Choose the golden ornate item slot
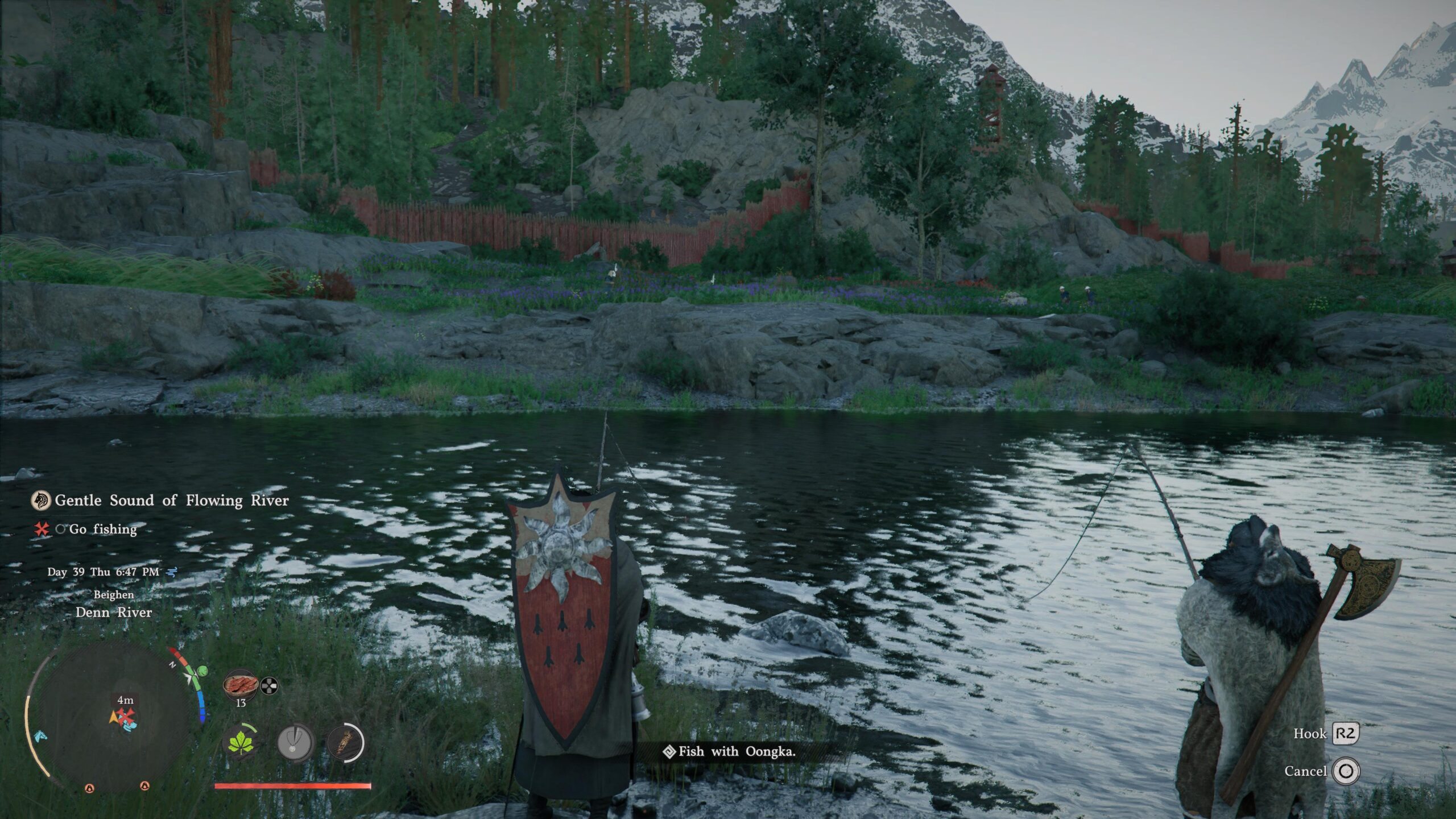The height and width of the screenshot is (819, 1456). pos(345,743)
